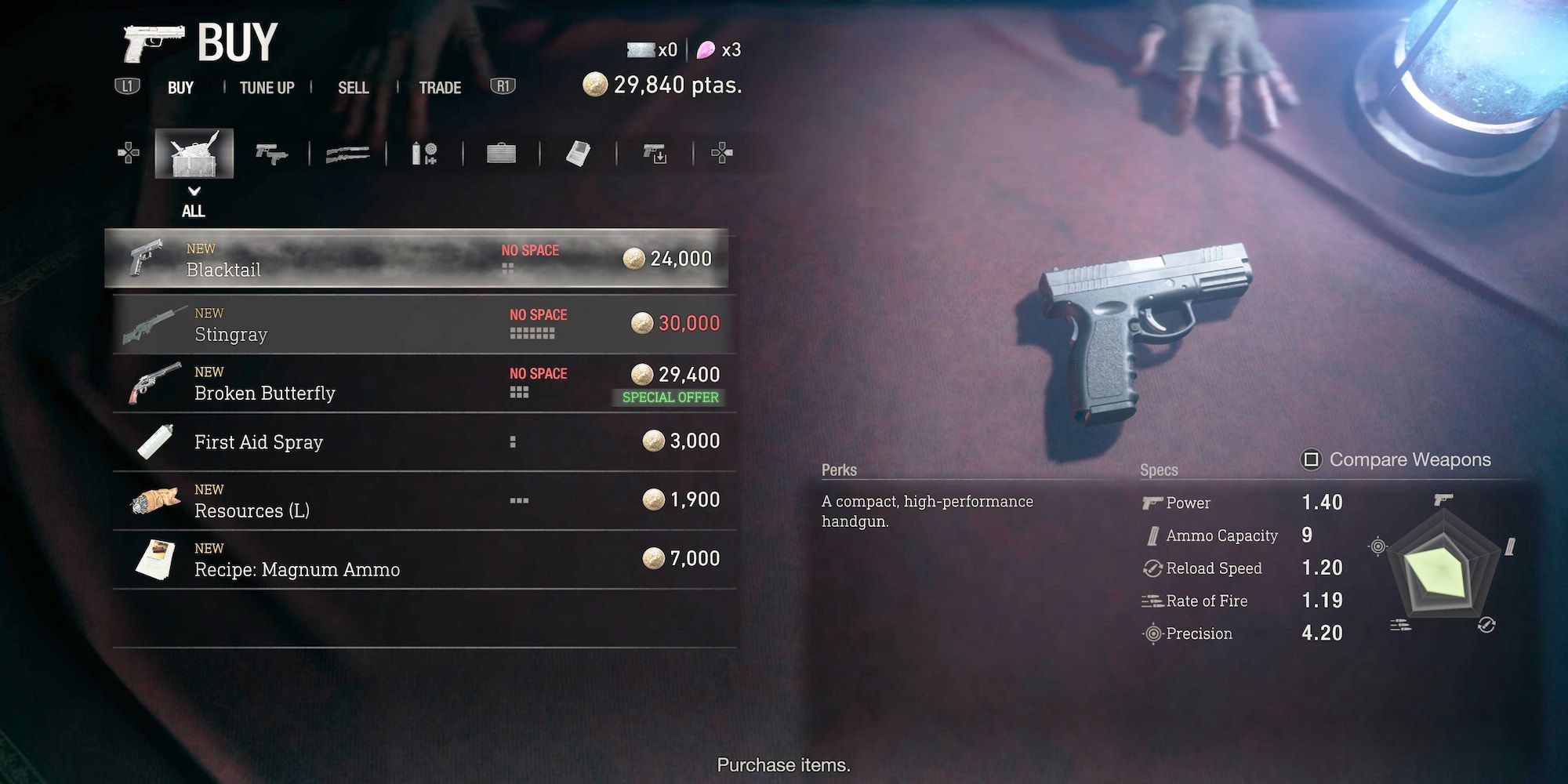Switch to the TUNE UP tab

[x=267, y=88]
